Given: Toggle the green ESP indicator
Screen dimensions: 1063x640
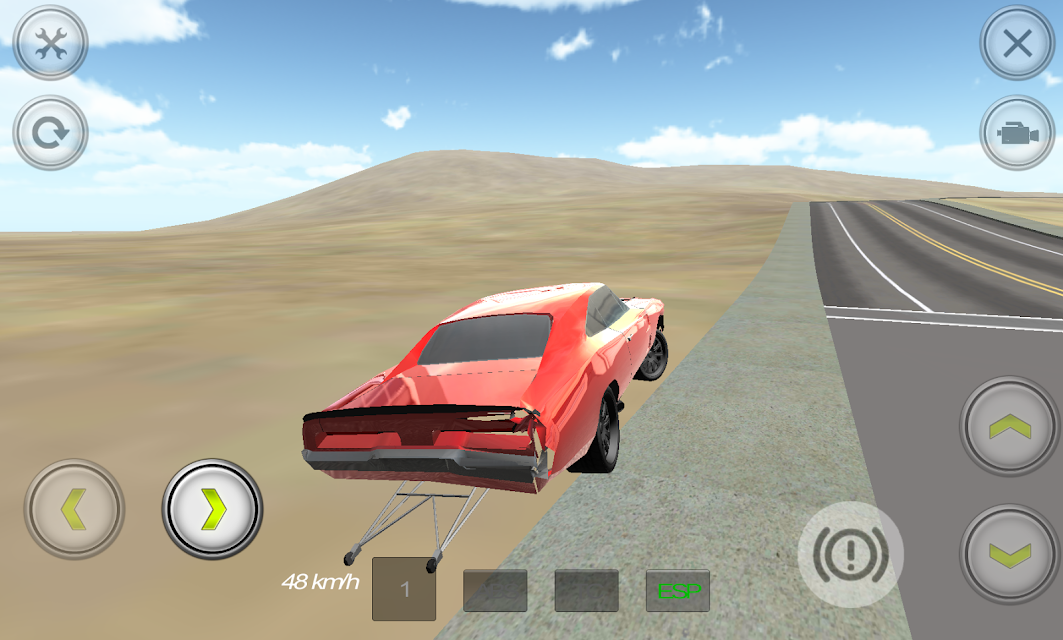Looking at the screenshot, I should [x=677, y=591].
